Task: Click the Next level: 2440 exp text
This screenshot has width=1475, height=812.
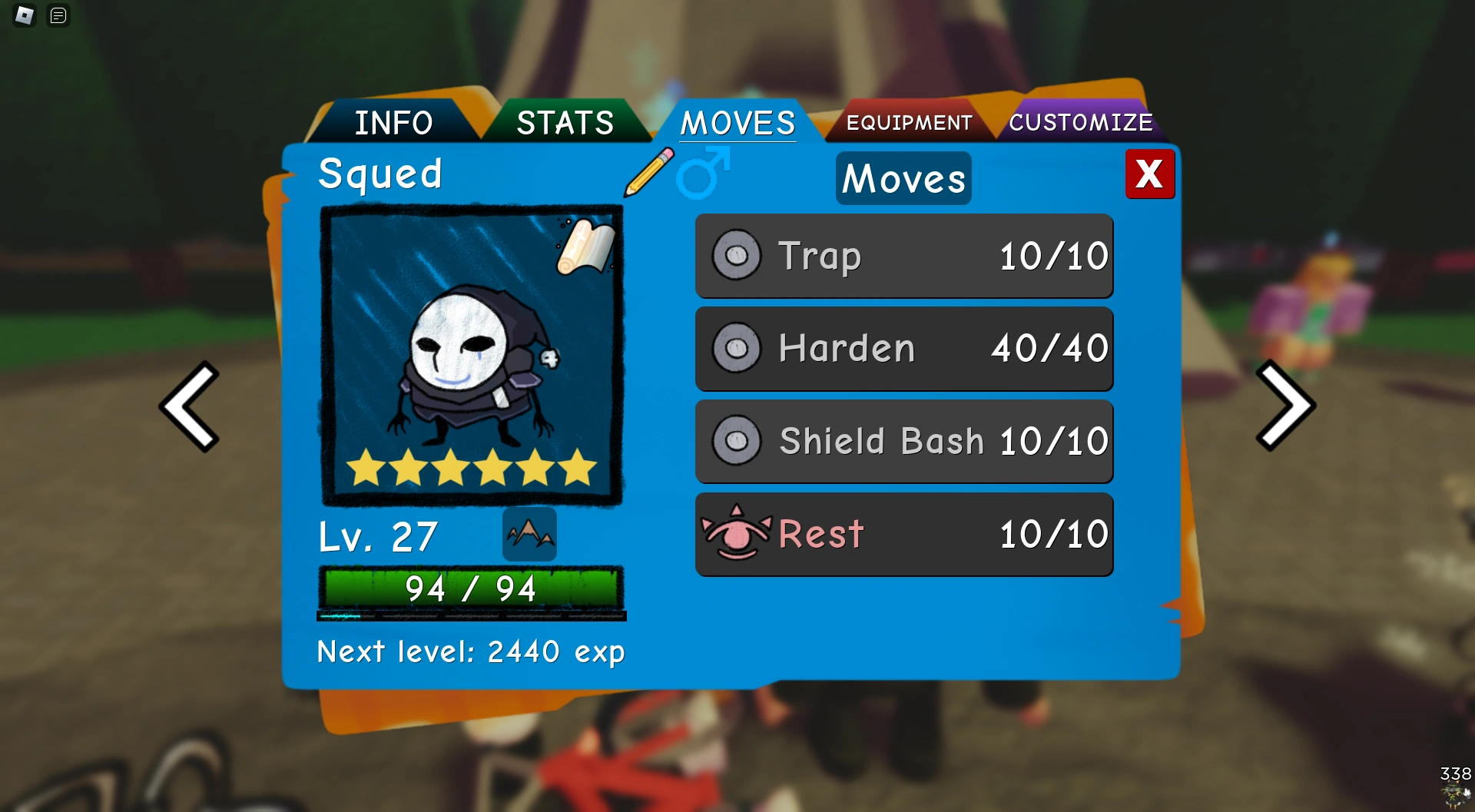Action: pyautogui.click(x=471, y=651)
